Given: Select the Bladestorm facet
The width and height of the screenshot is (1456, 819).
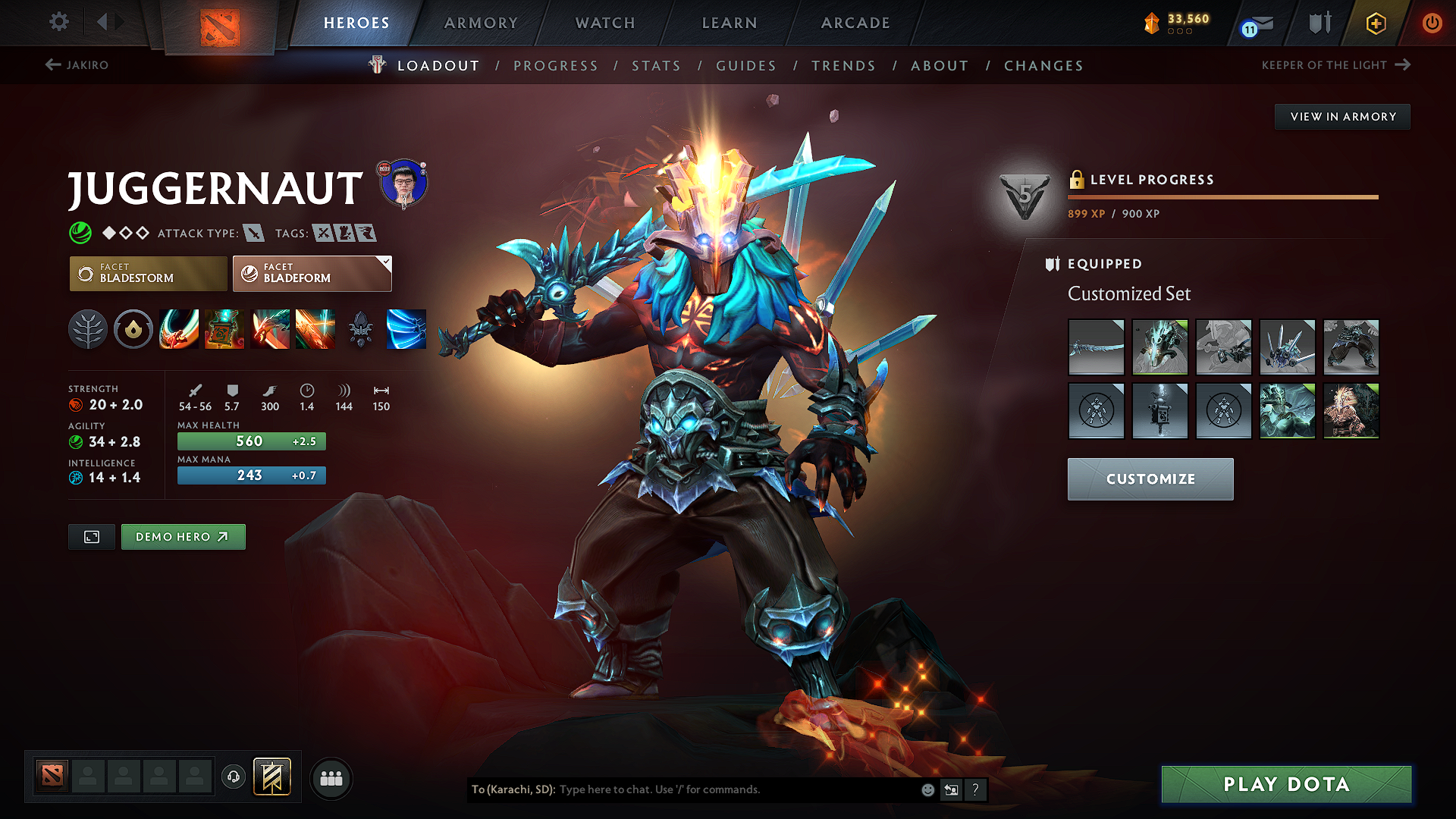Looking at the screenshot, I should coord(148,273).
